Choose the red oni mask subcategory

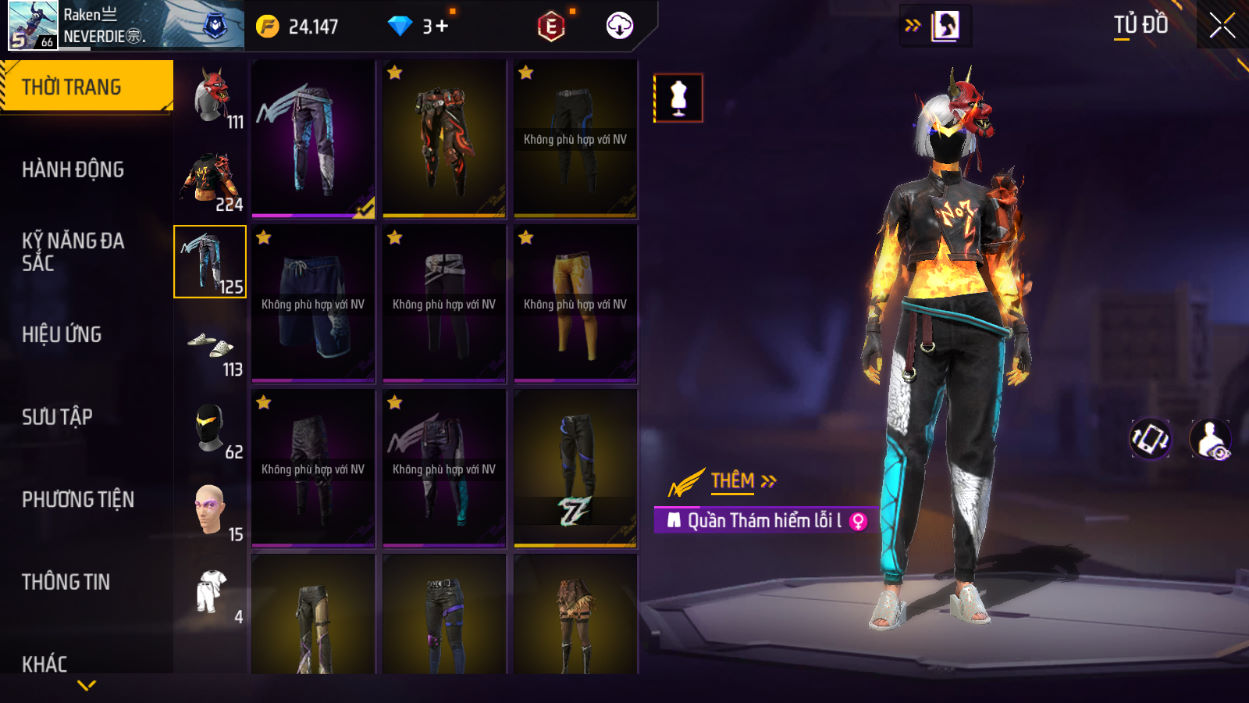(x=211, y=97)
